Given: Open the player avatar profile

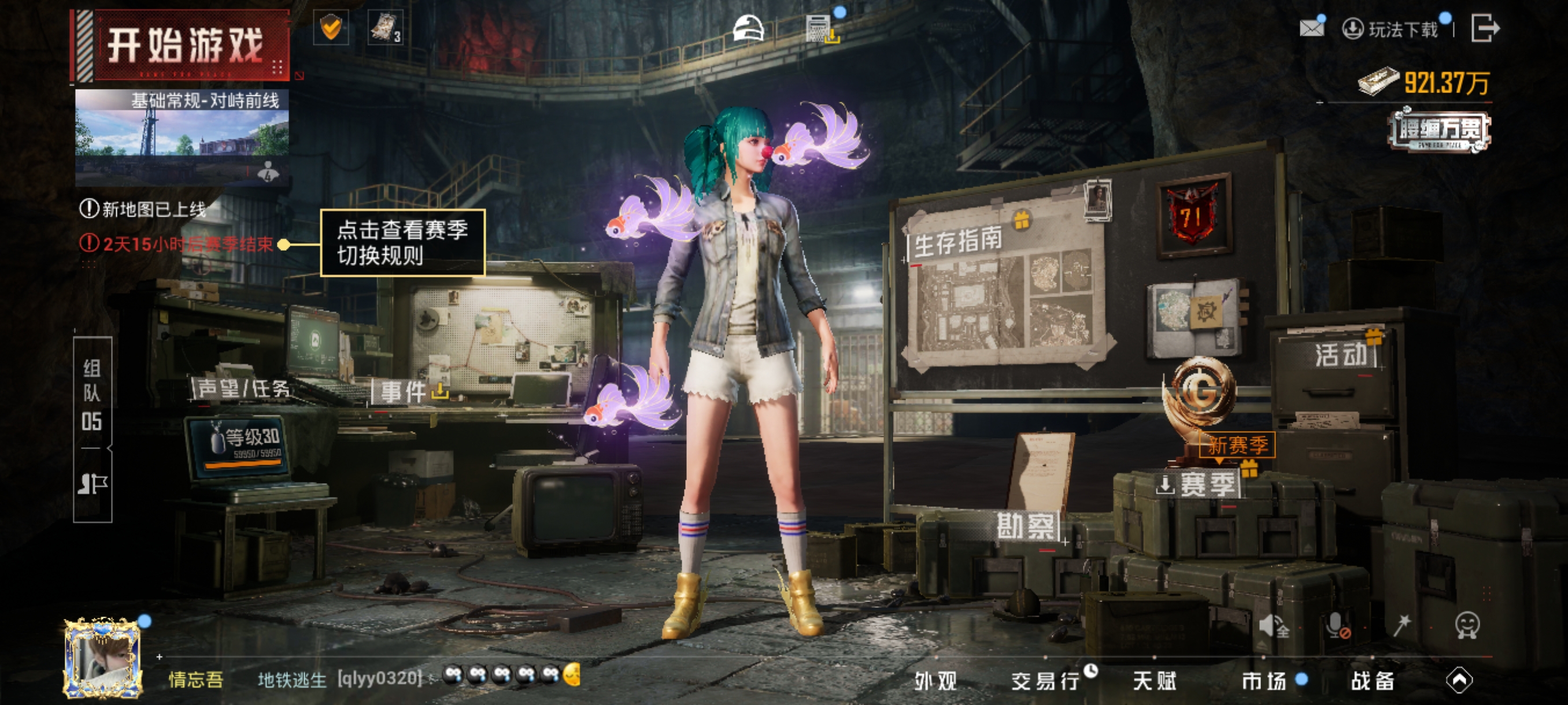Looking at the screenshot, I should pyautogui.click(x=102, y=657).
